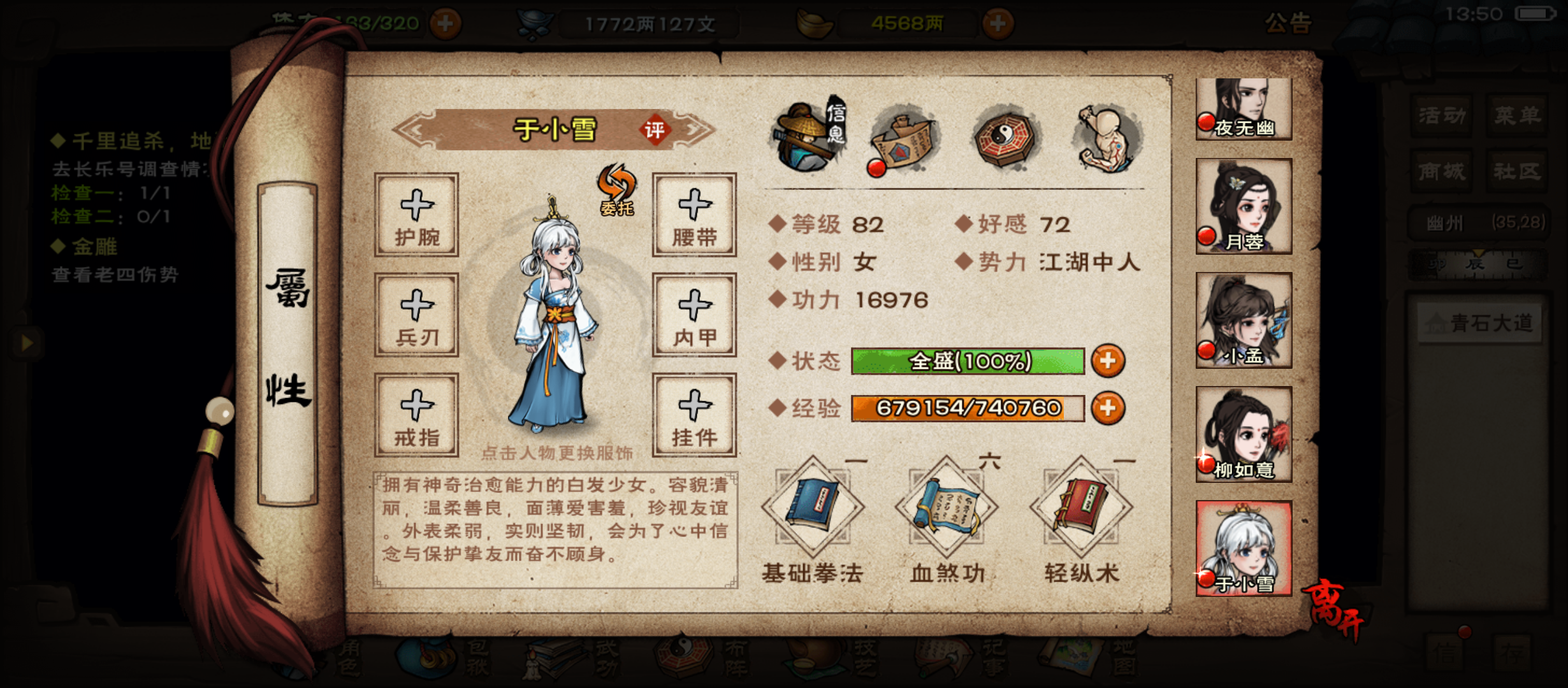The image size is (1568, 688).
Task: Open the 菜单 game menu
Action: click(x=1518, y=115)
